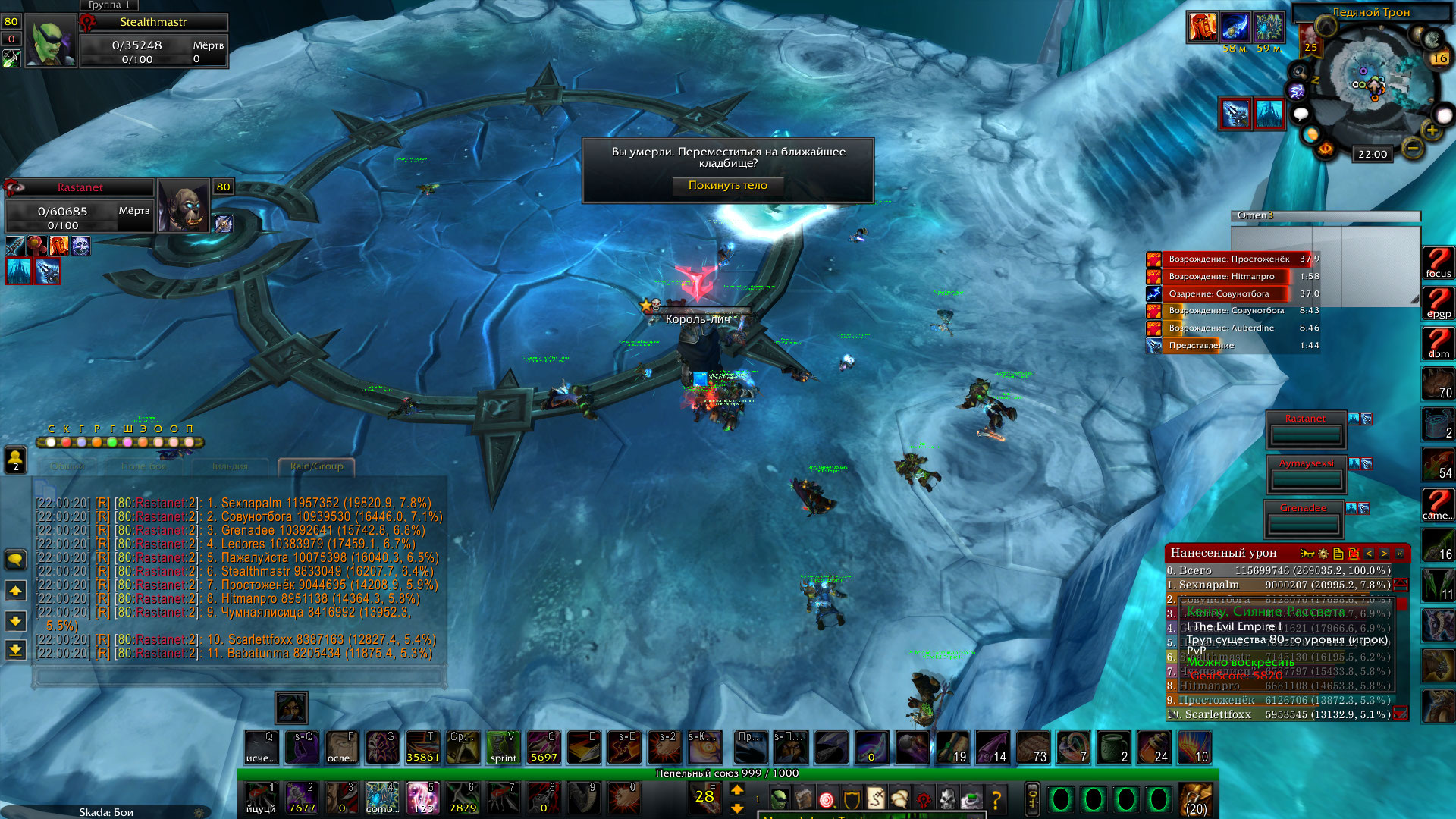Use the sprint ability on action bar
Viewport: 1456px width, 819px height.
(x=503, y=748)
